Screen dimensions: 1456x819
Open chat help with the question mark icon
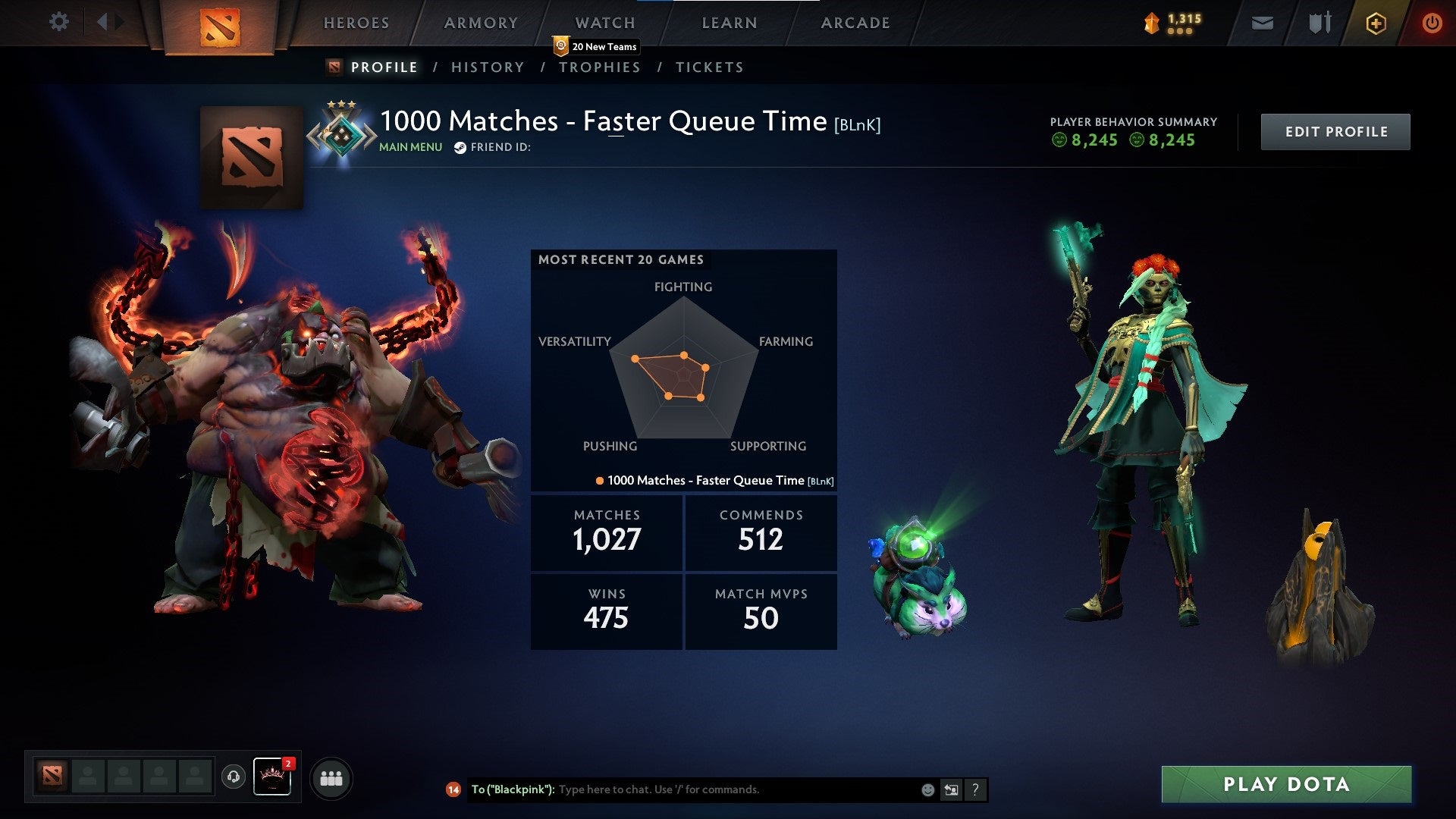tap(975, 789)
